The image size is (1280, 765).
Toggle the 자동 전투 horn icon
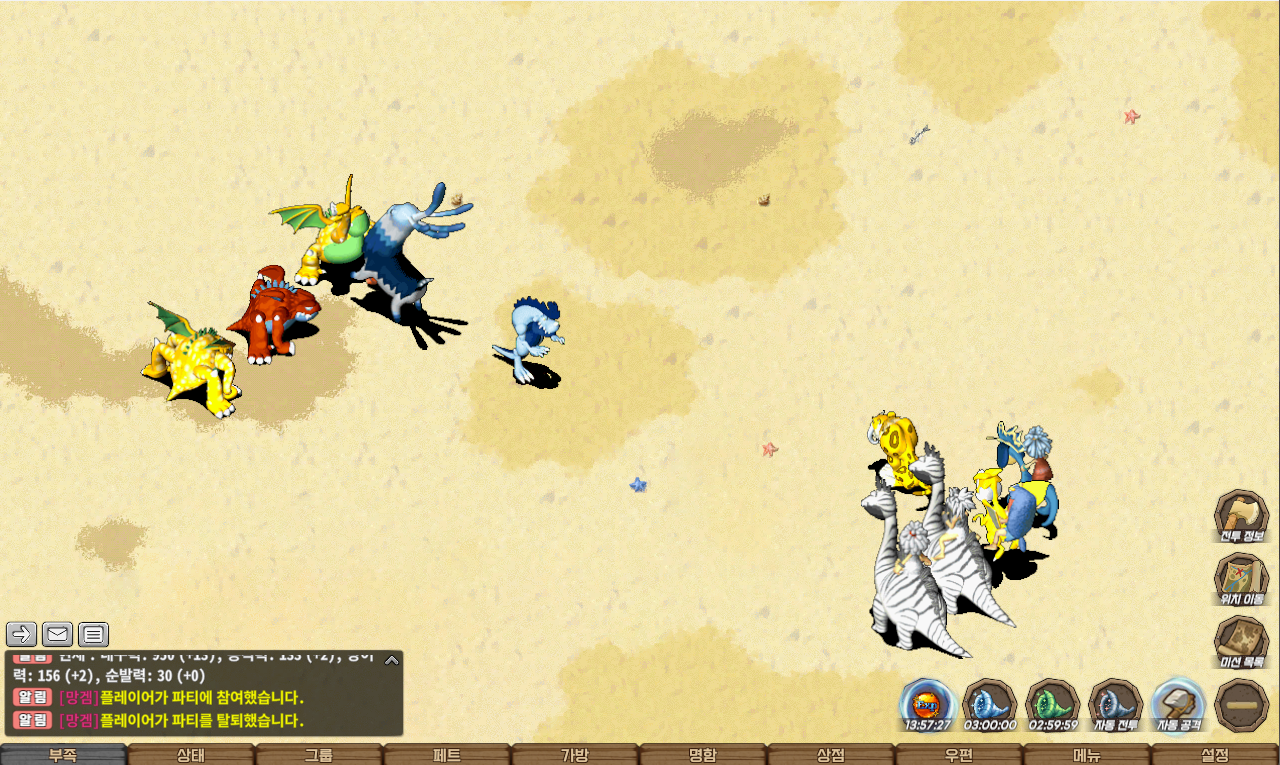click(1115, 704)
